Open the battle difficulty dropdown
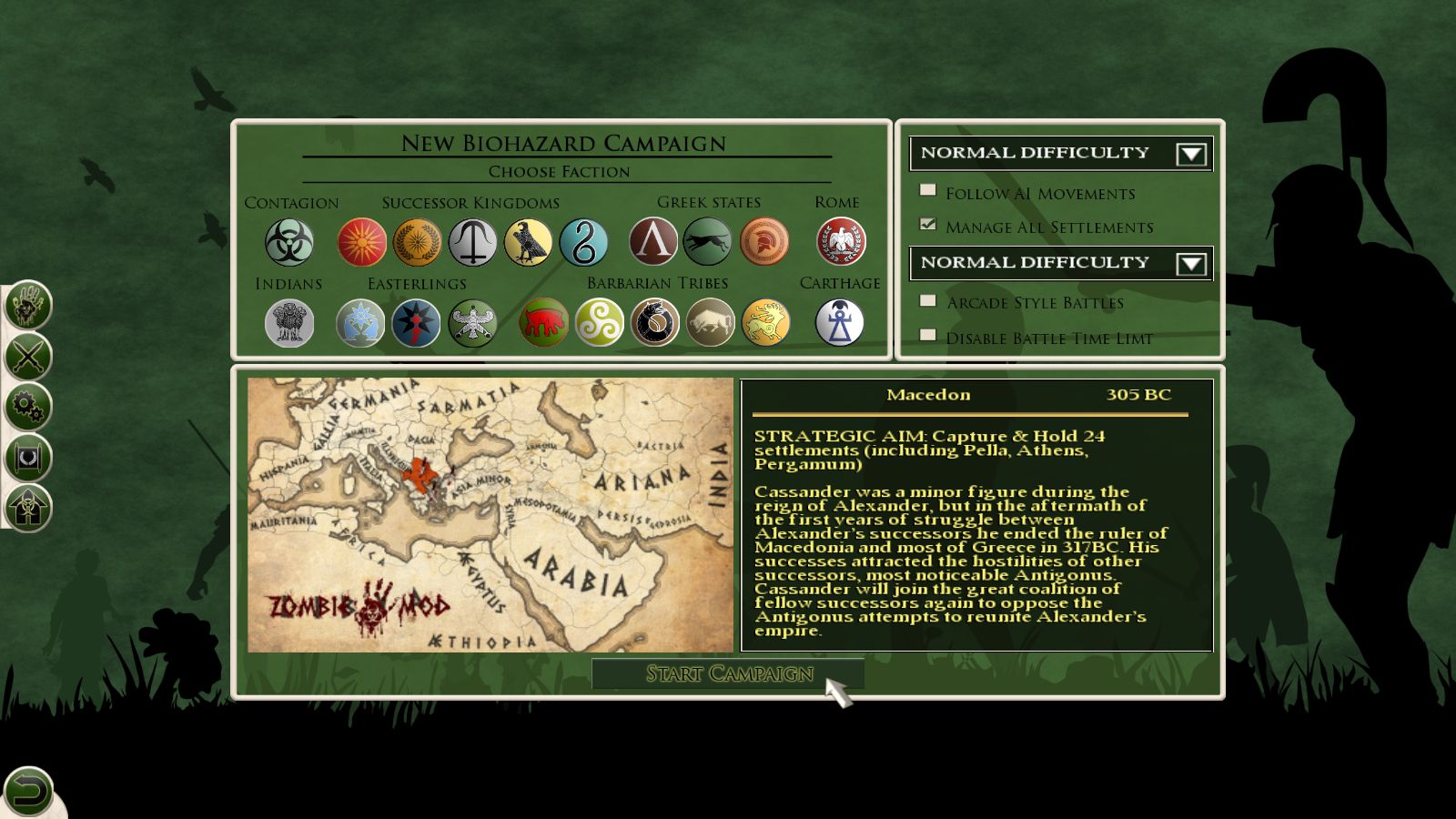Screen dimensions: 1456x819 point(1190,264)
